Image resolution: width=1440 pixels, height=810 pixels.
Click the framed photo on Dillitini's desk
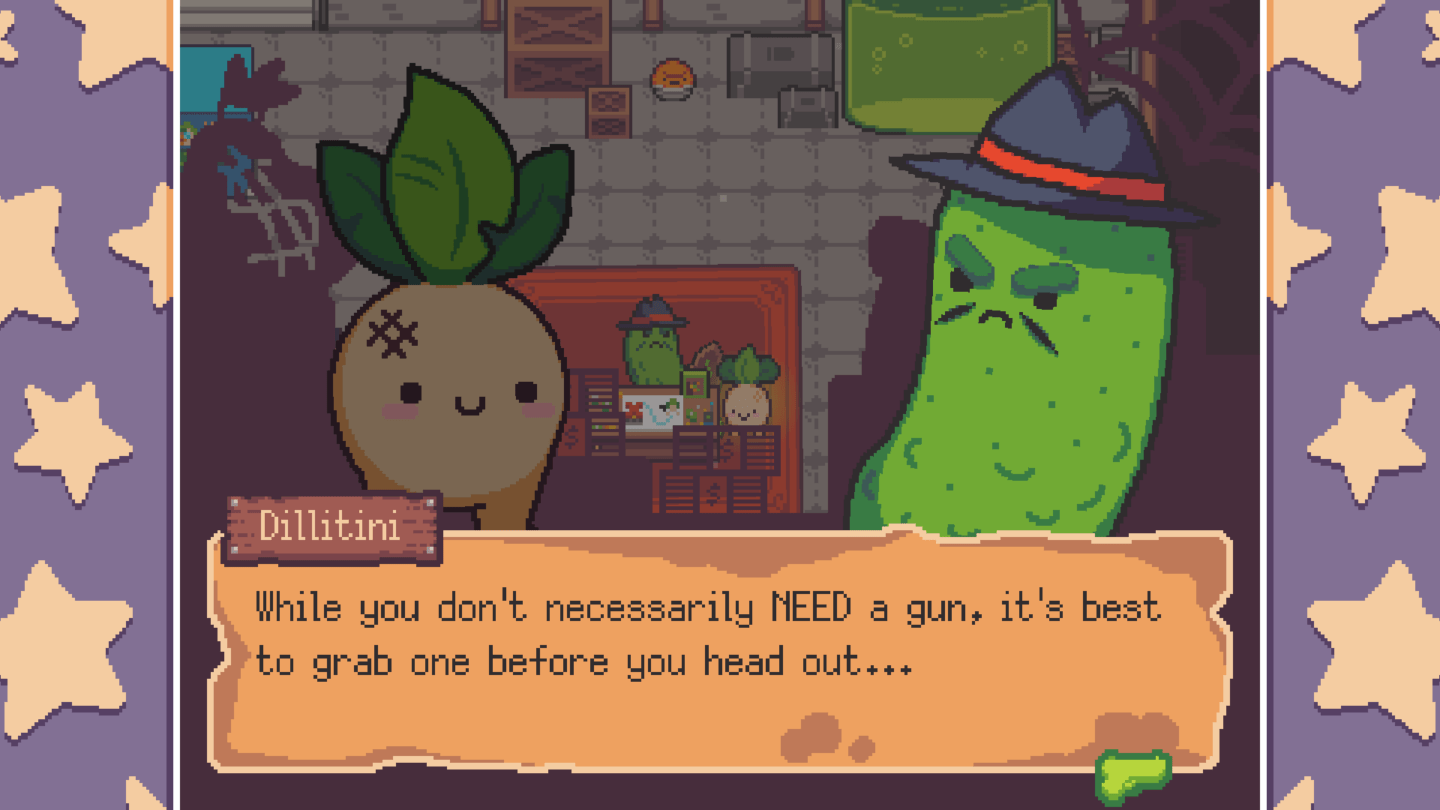(x=695, y=384)
